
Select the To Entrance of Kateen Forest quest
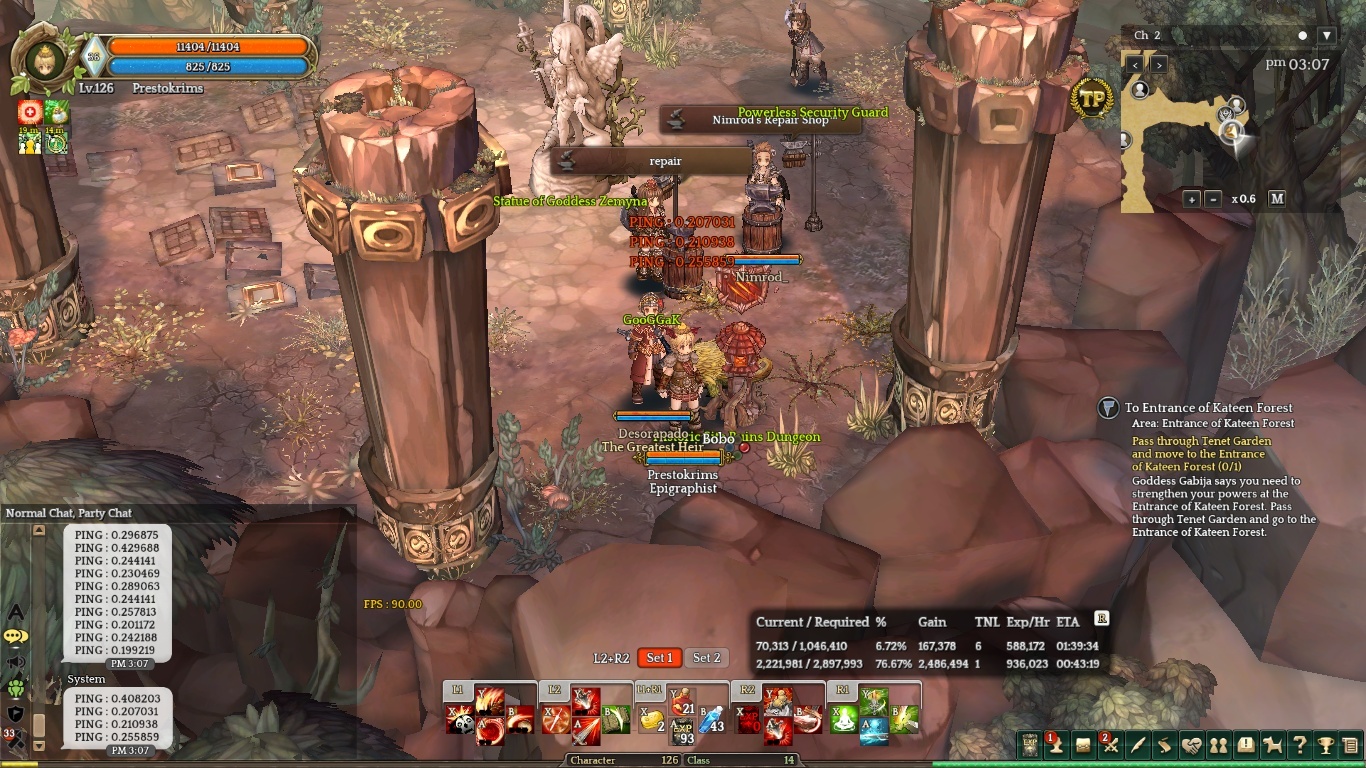click(1208, 408)
